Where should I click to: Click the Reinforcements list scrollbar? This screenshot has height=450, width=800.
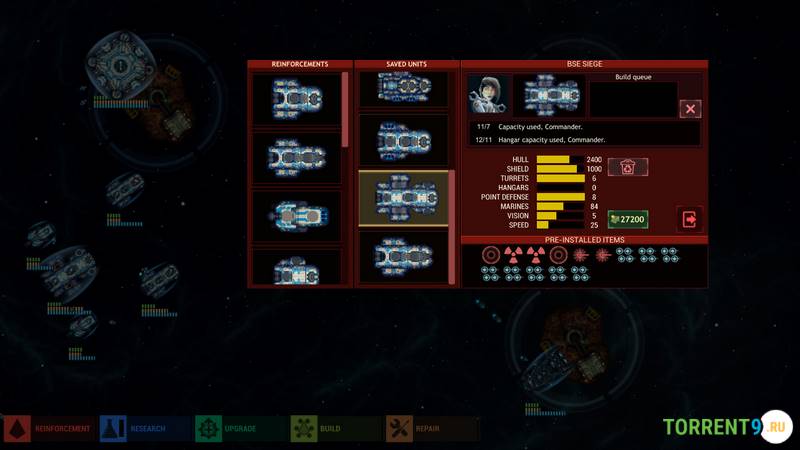coord(346,110)
